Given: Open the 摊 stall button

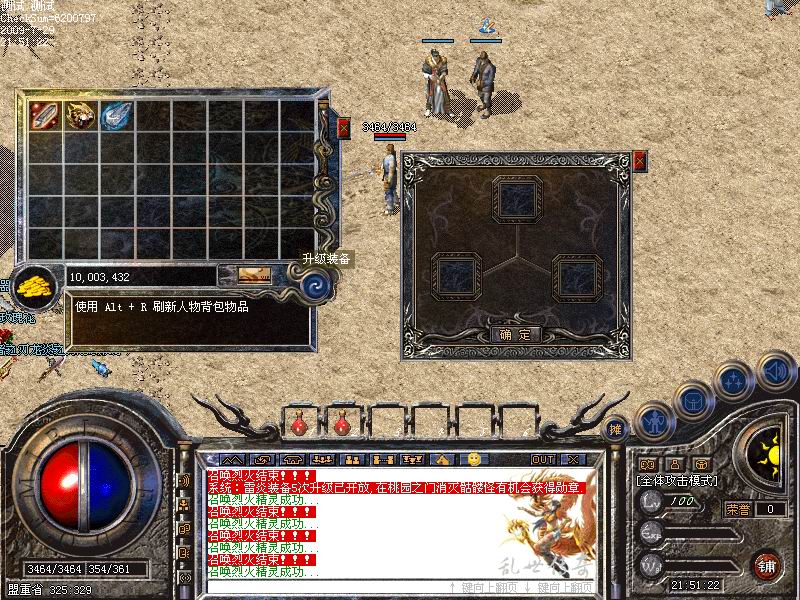Looking at the screenshot, I should tap(617, 429).
